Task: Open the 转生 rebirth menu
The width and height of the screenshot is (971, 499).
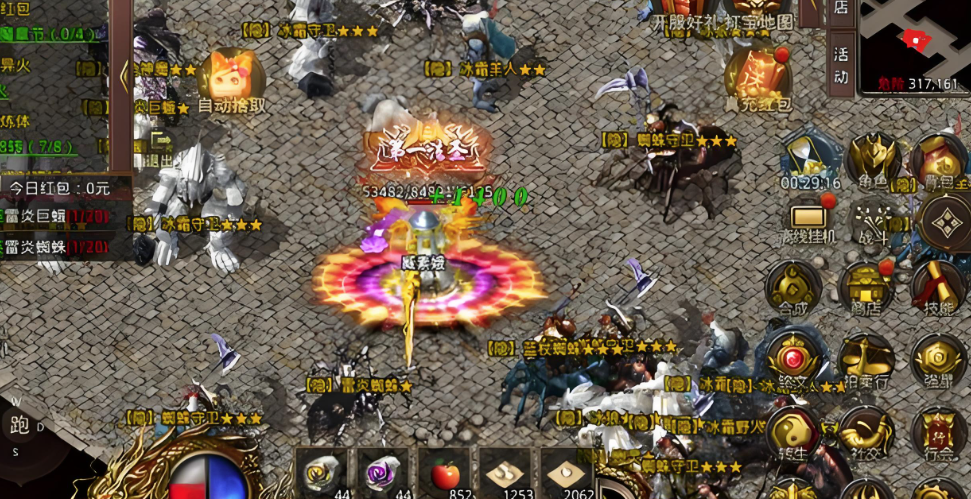Action: [x=793, y=434]
